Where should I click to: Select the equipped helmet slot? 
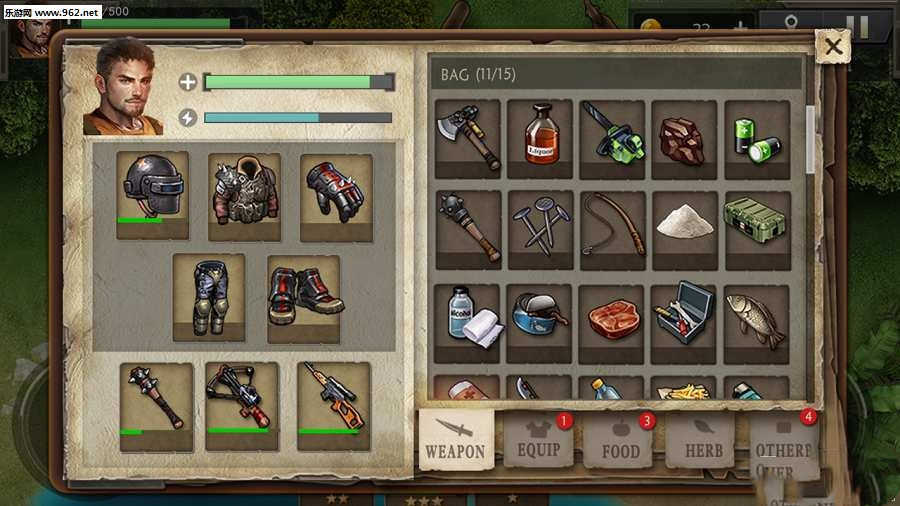pyautogui.click(x=152, y=194)
